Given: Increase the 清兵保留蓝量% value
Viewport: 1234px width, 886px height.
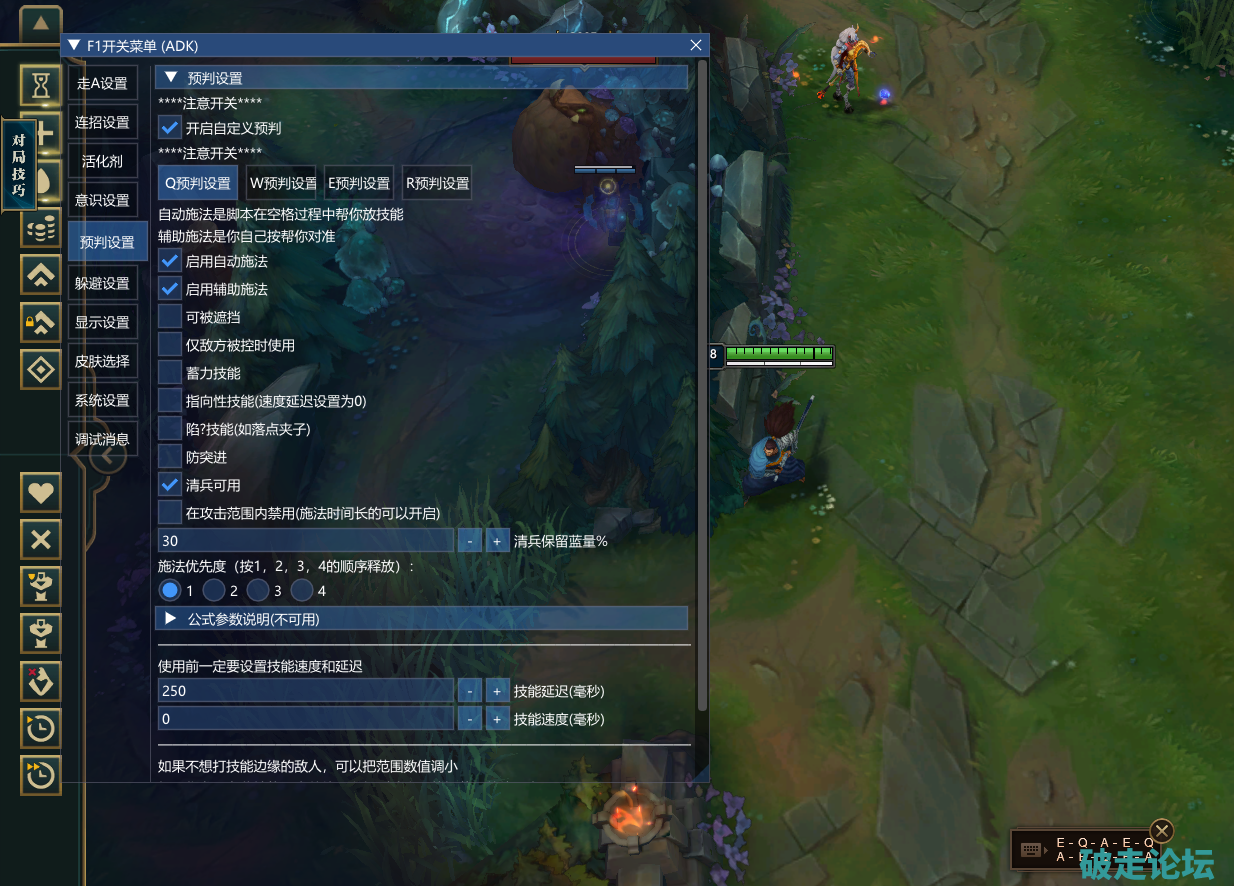Looking at the screenshot, I should (x=497, y=541).
